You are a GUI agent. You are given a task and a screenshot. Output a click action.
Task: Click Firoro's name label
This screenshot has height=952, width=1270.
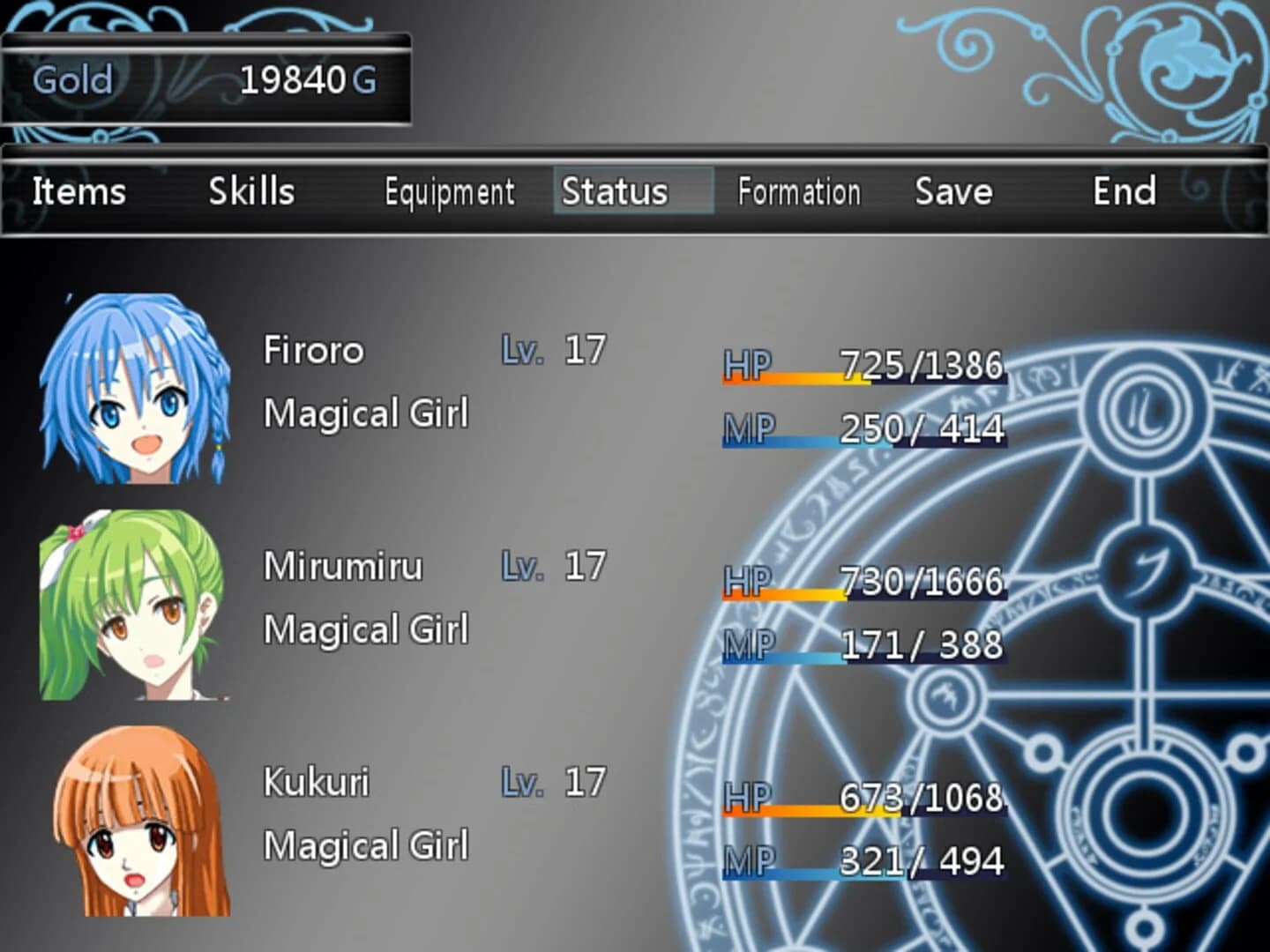[x=313, y=349]
